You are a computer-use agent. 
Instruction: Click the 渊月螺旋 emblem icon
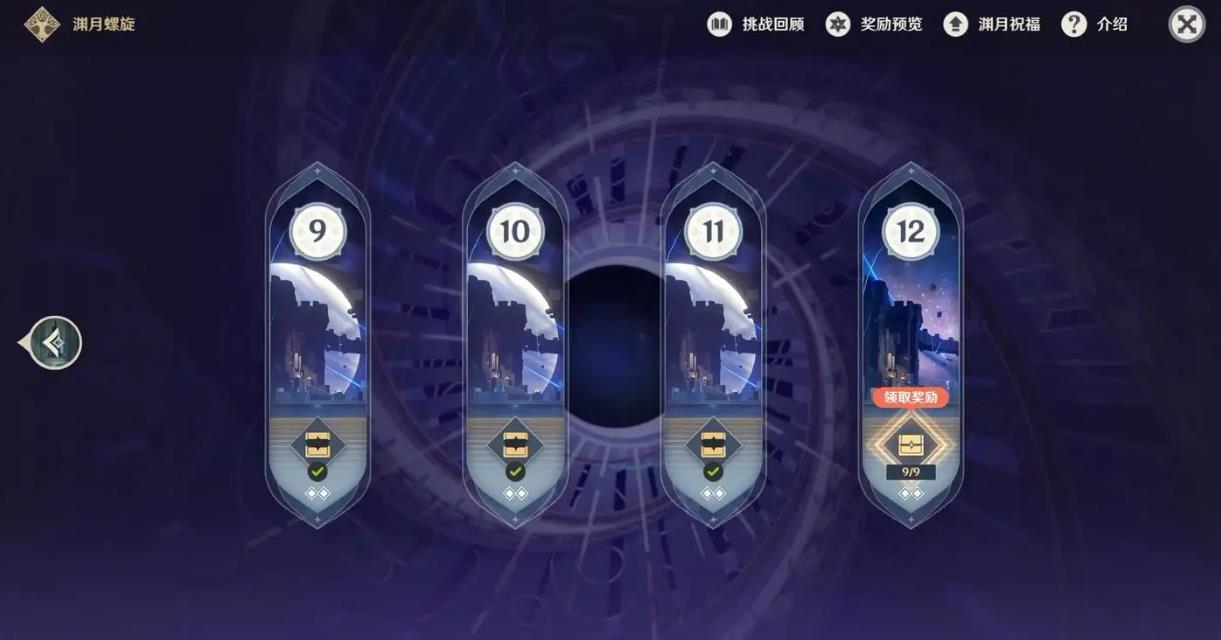click(42, 24)
